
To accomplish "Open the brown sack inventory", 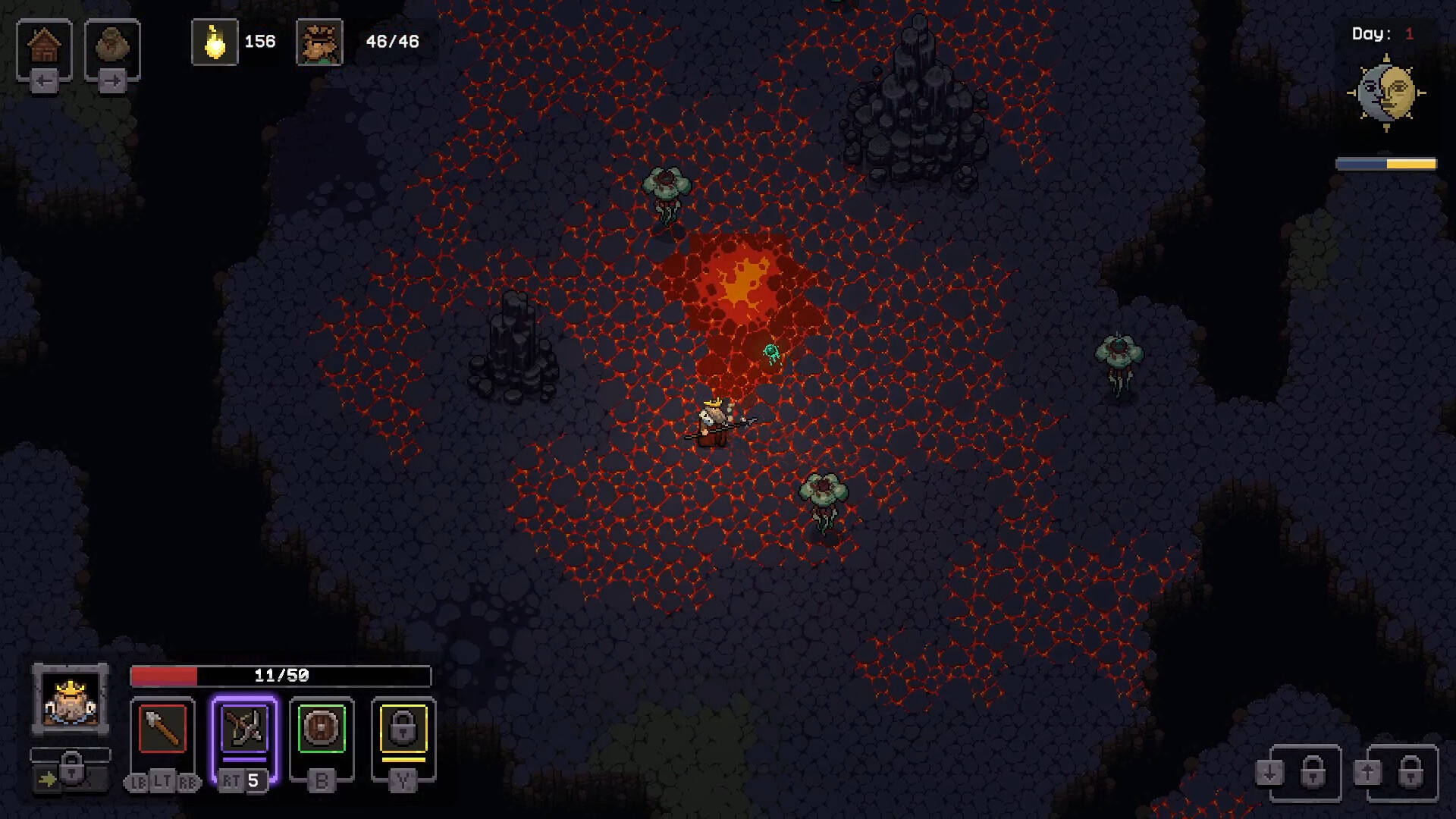I will 112,46.
